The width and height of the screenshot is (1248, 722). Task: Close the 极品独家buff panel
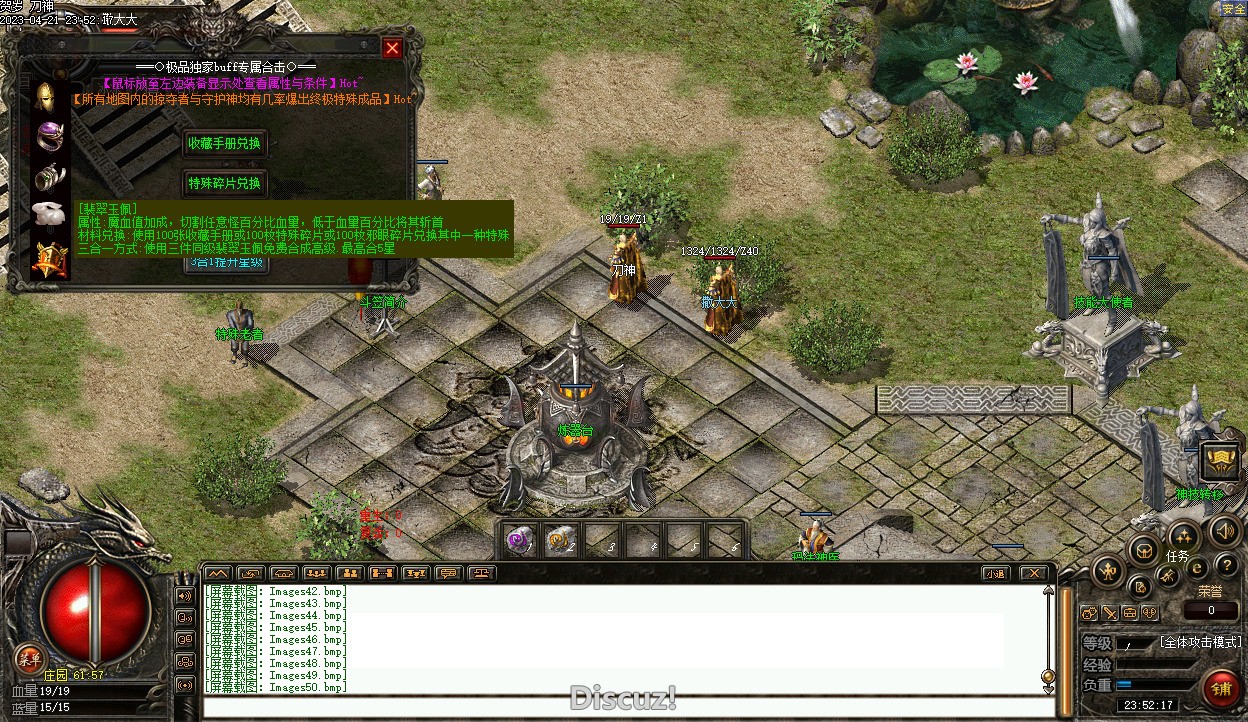pyautogui.click(x=392, y=48)
